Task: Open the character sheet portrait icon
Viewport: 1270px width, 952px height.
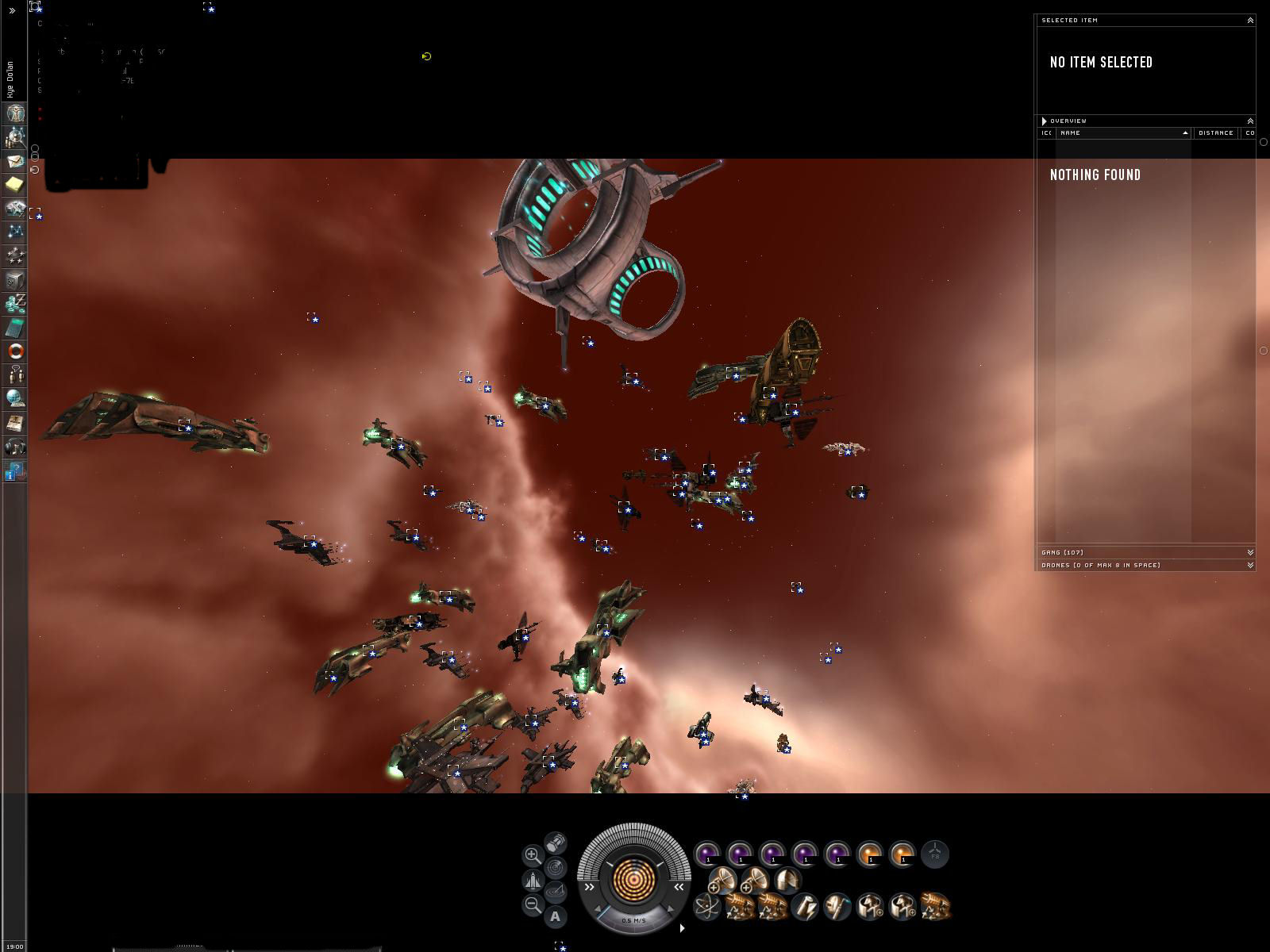Action: [x=15, y=113]
